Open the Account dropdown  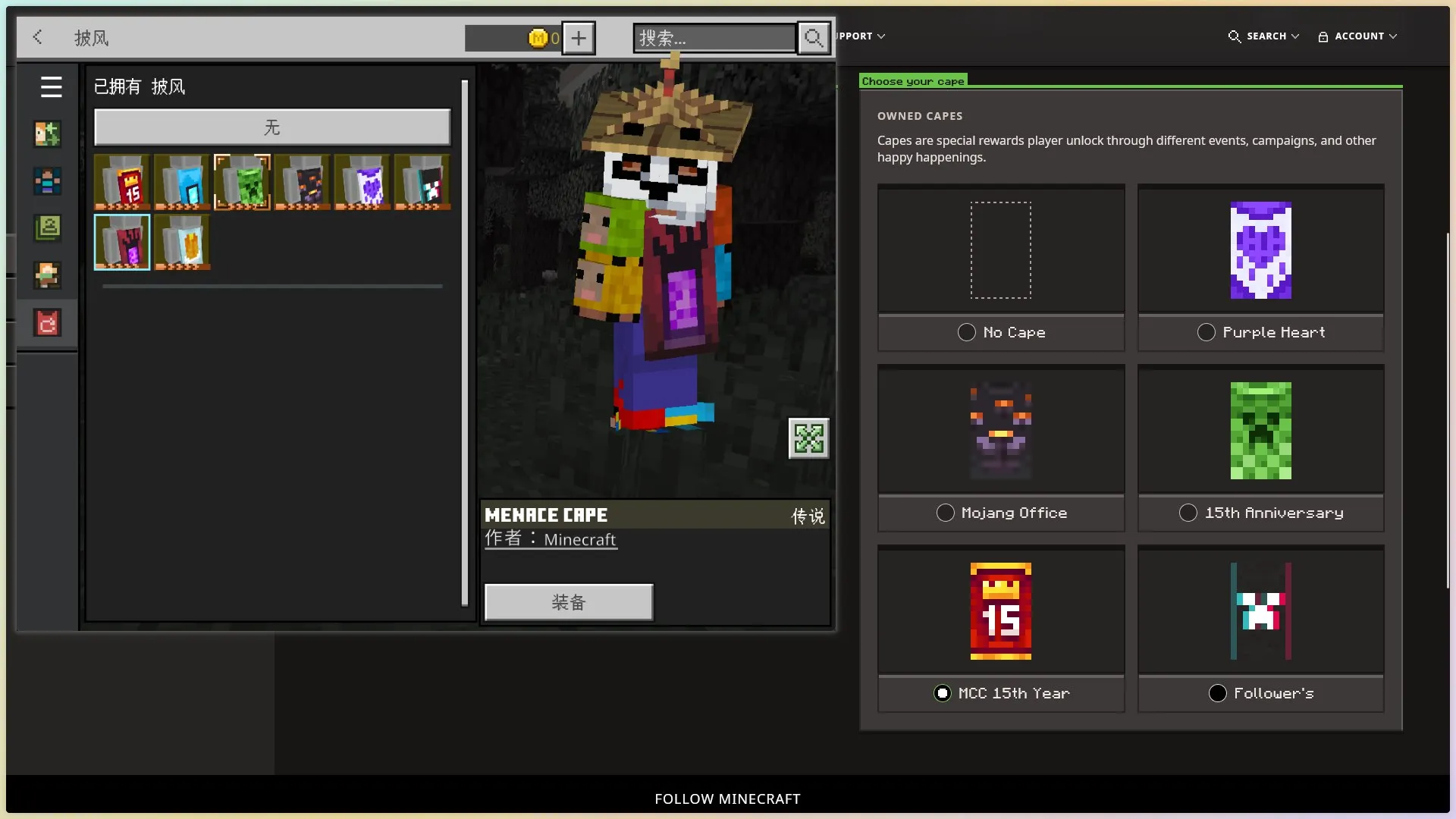pyautogui.click(x=1357, y=36)
